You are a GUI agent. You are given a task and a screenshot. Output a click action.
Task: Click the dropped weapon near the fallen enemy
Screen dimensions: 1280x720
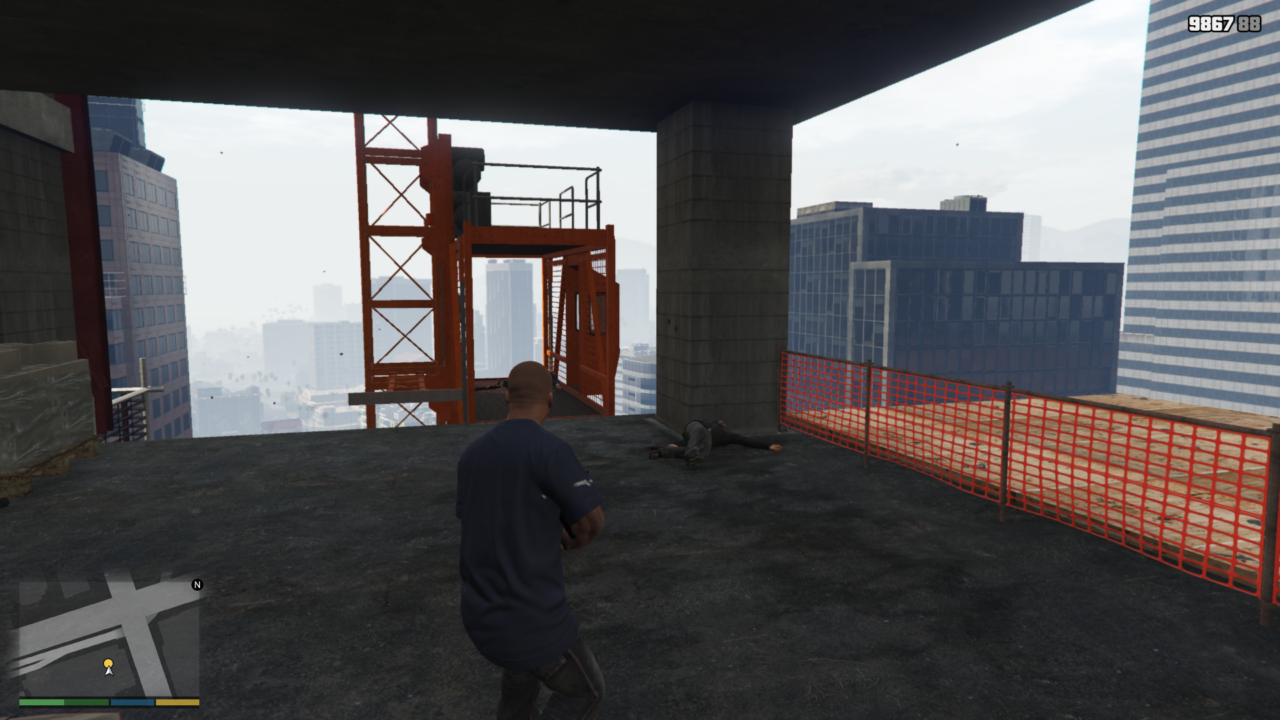pos(655,455)
